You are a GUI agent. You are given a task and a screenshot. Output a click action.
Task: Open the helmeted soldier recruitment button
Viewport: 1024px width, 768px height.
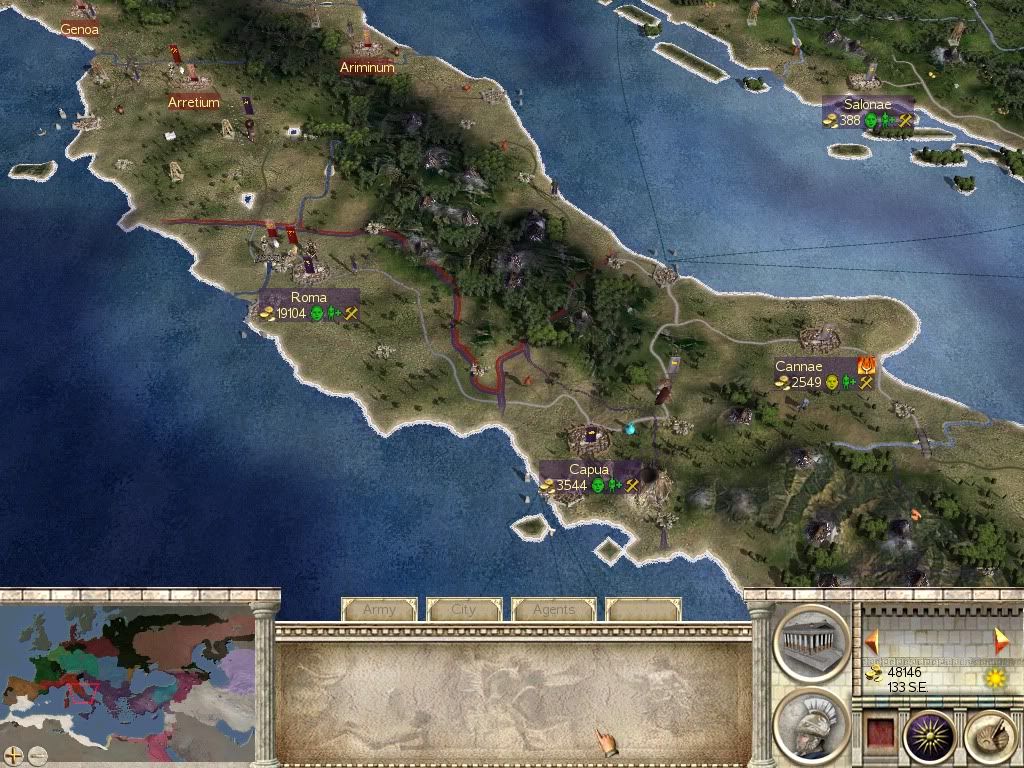pyautogui.click(x=811, y=724)
